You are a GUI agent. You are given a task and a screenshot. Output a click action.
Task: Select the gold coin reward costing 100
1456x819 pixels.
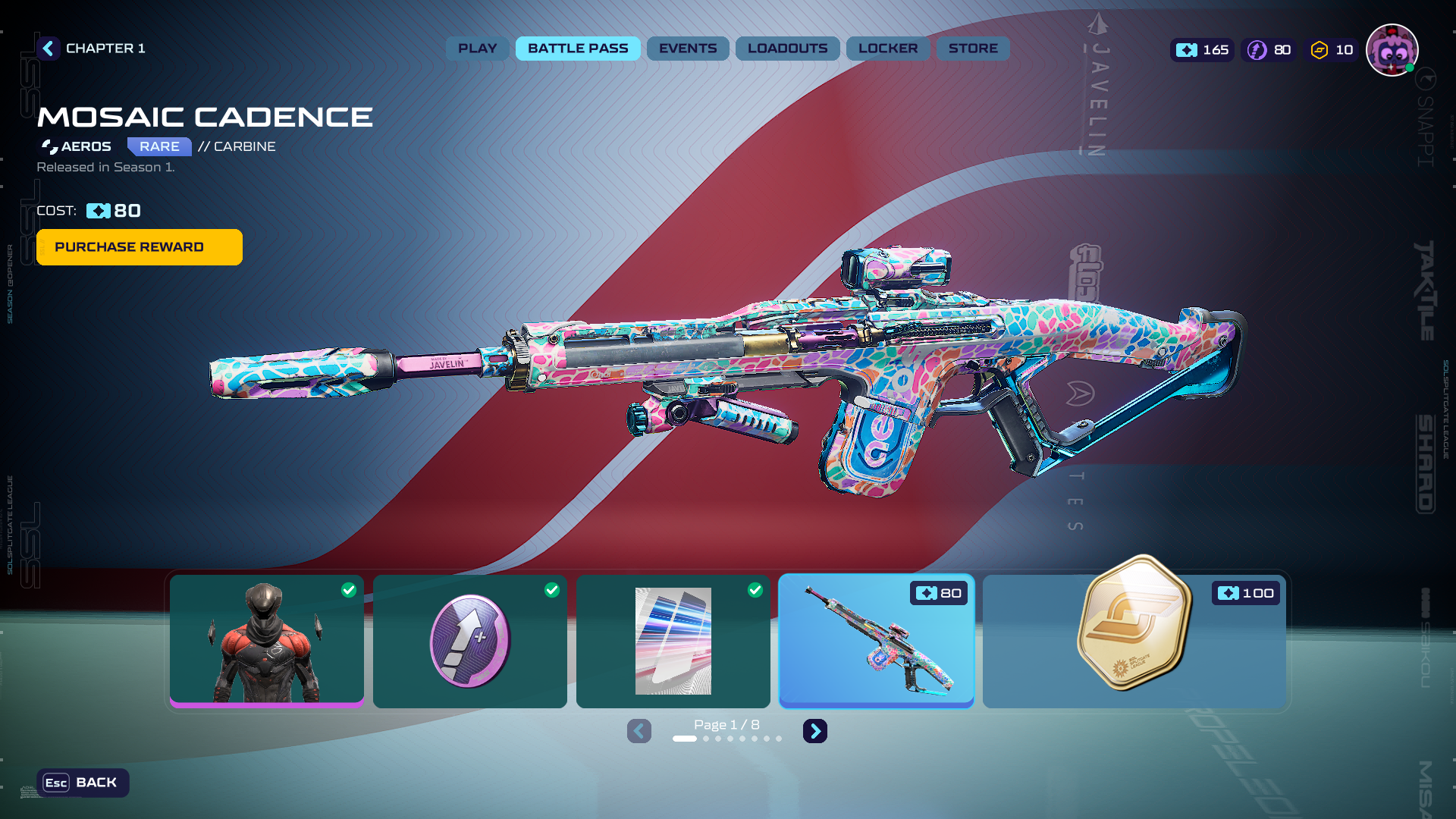click(1134, 642)
